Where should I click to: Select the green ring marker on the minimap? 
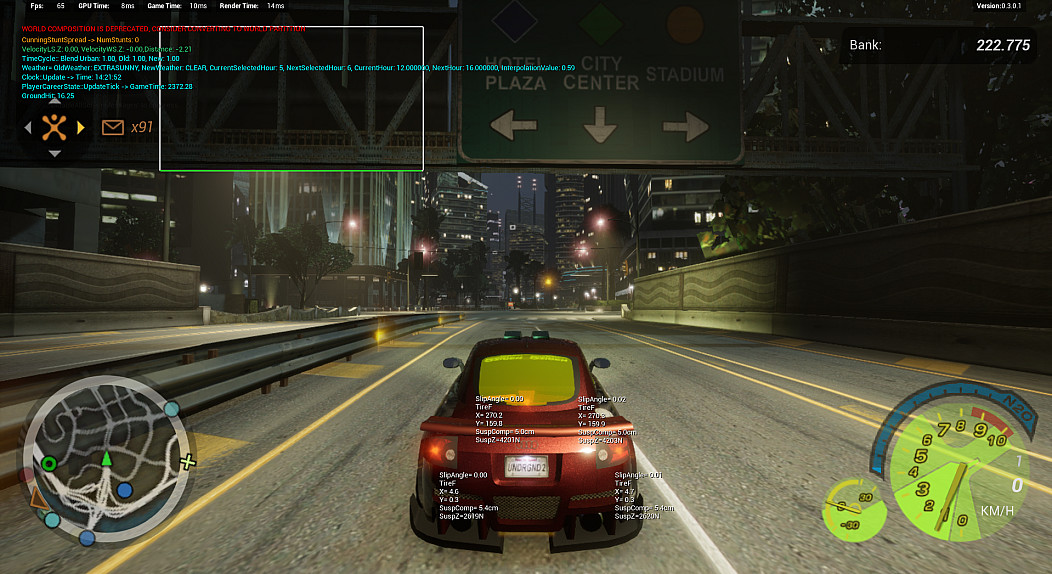point(48,463)
